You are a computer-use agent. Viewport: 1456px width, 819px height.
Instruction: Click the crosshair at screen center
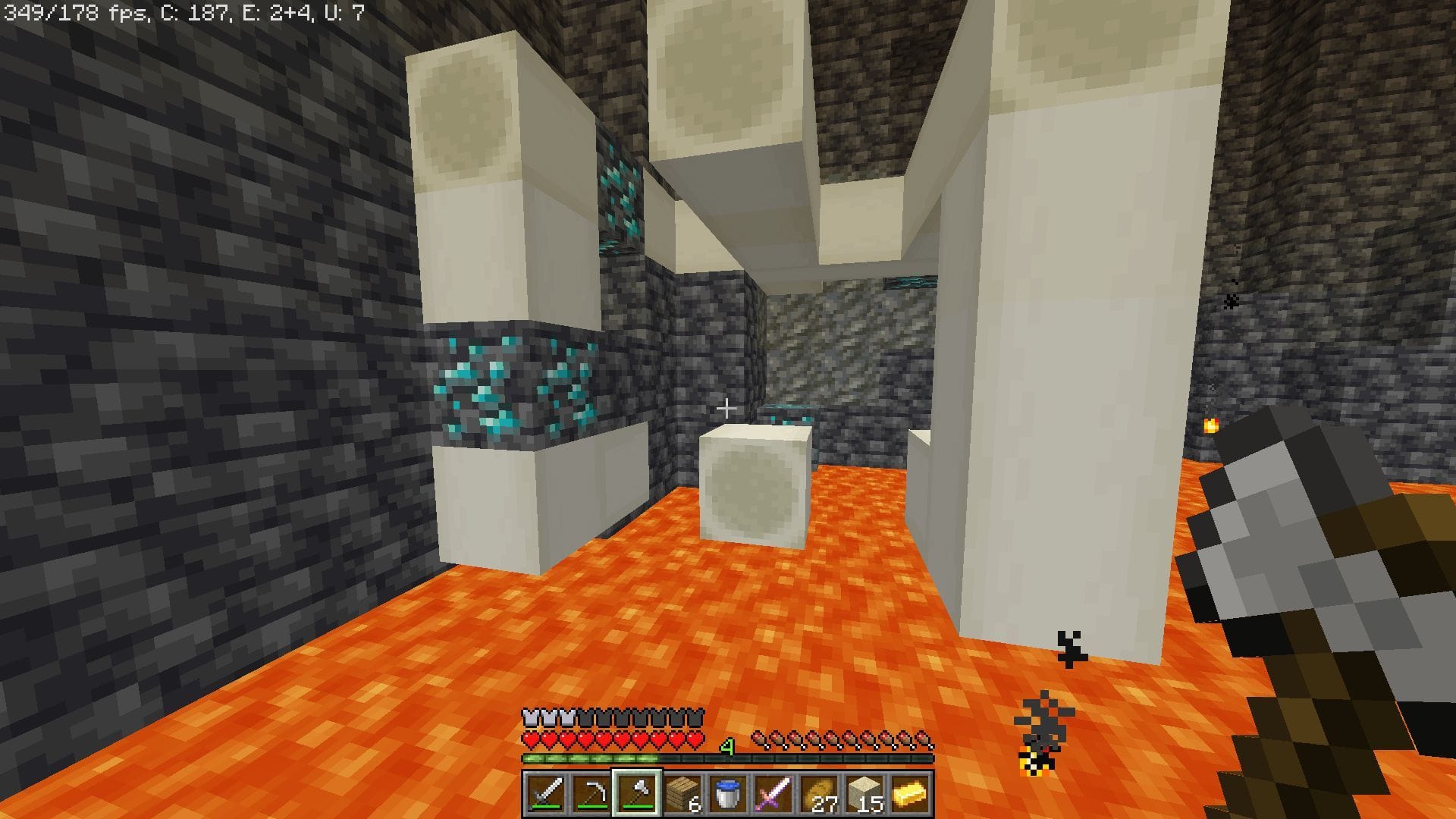pos(726,408)
